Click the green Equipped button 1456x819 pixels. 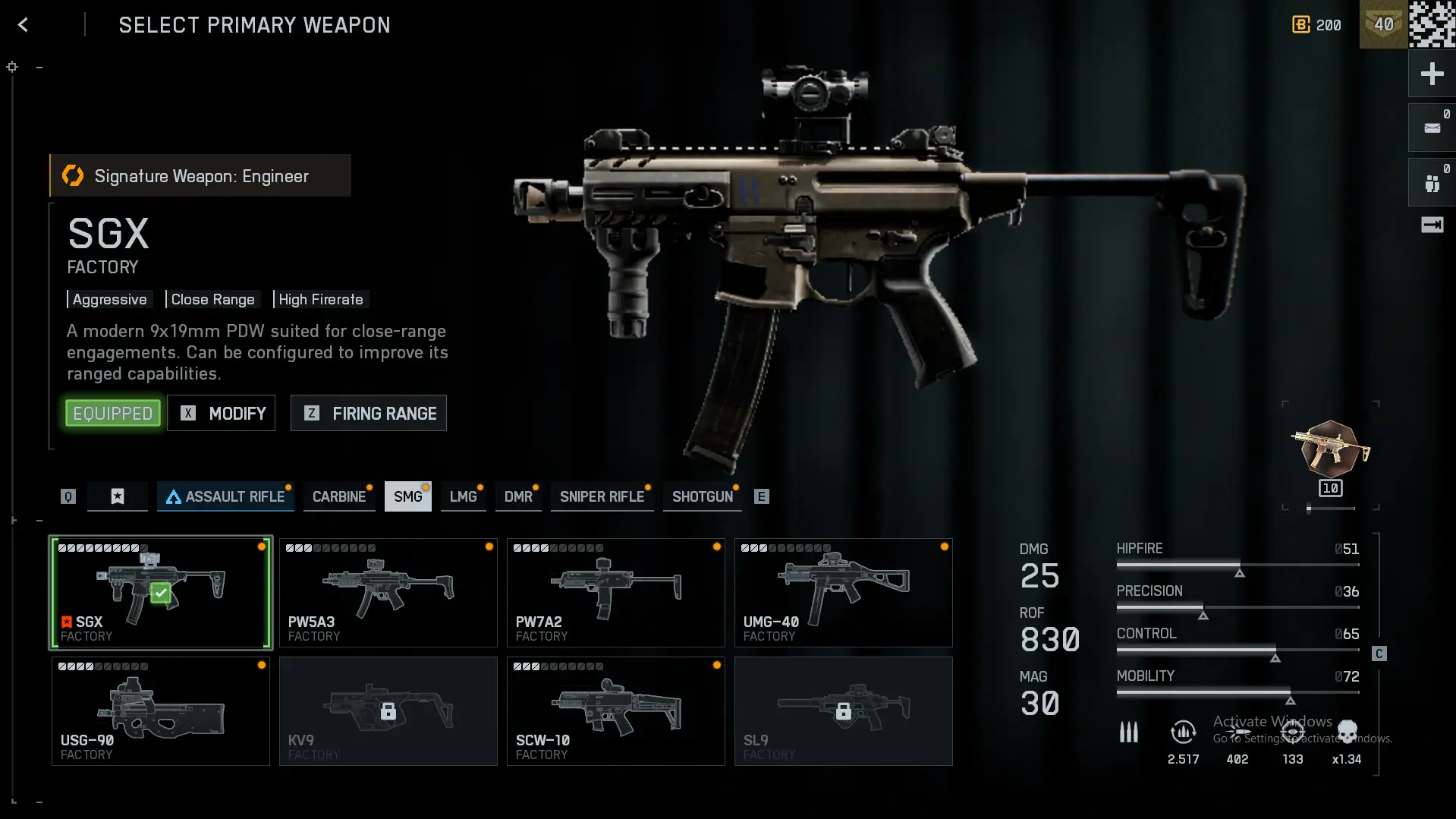[113, 413]
